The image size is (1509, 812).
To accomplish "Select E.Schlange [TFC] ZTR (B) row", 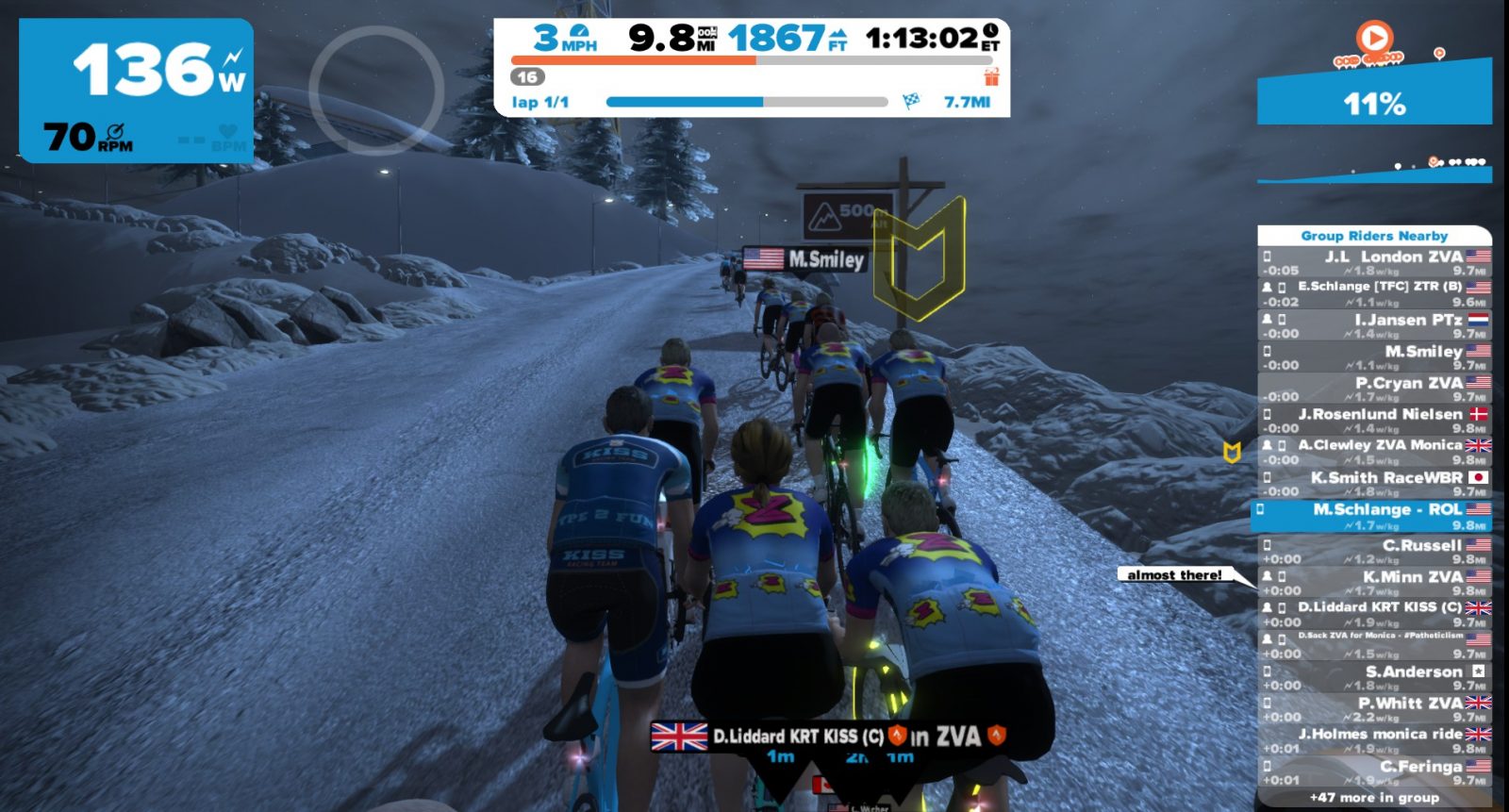I will (x=1375, y=293).
